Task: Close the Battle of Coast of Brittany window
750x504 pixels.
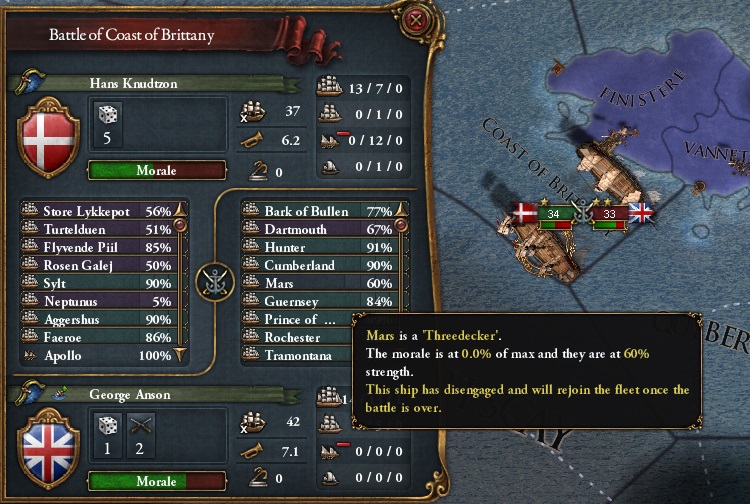Action: (412, 19)
